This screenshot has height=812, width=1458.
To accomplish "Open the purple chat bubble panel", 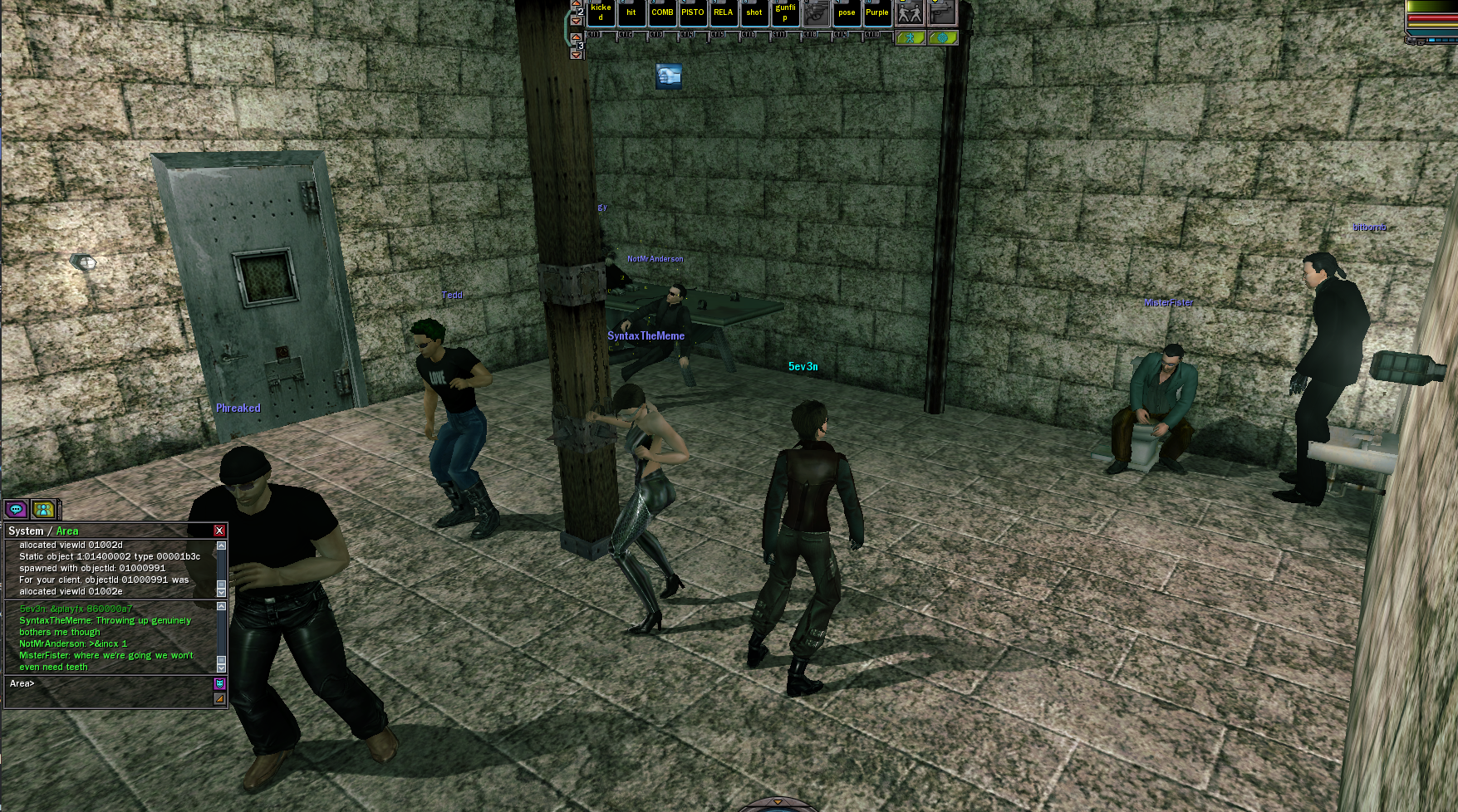I will point(16,509).
